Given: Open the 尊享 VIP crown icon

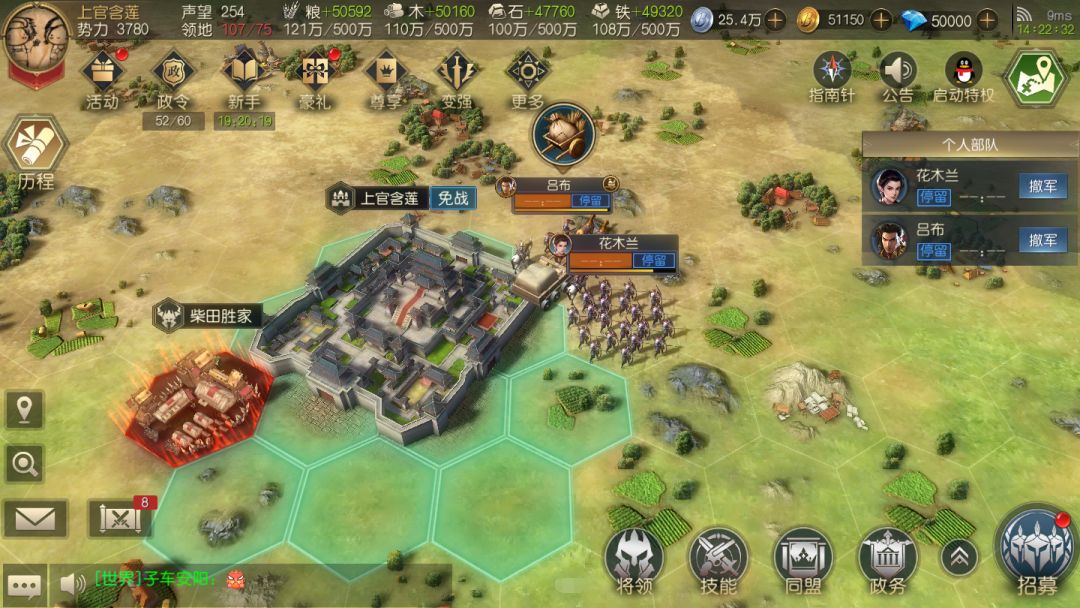Looking at the screenshot, I should pos(385,72).
